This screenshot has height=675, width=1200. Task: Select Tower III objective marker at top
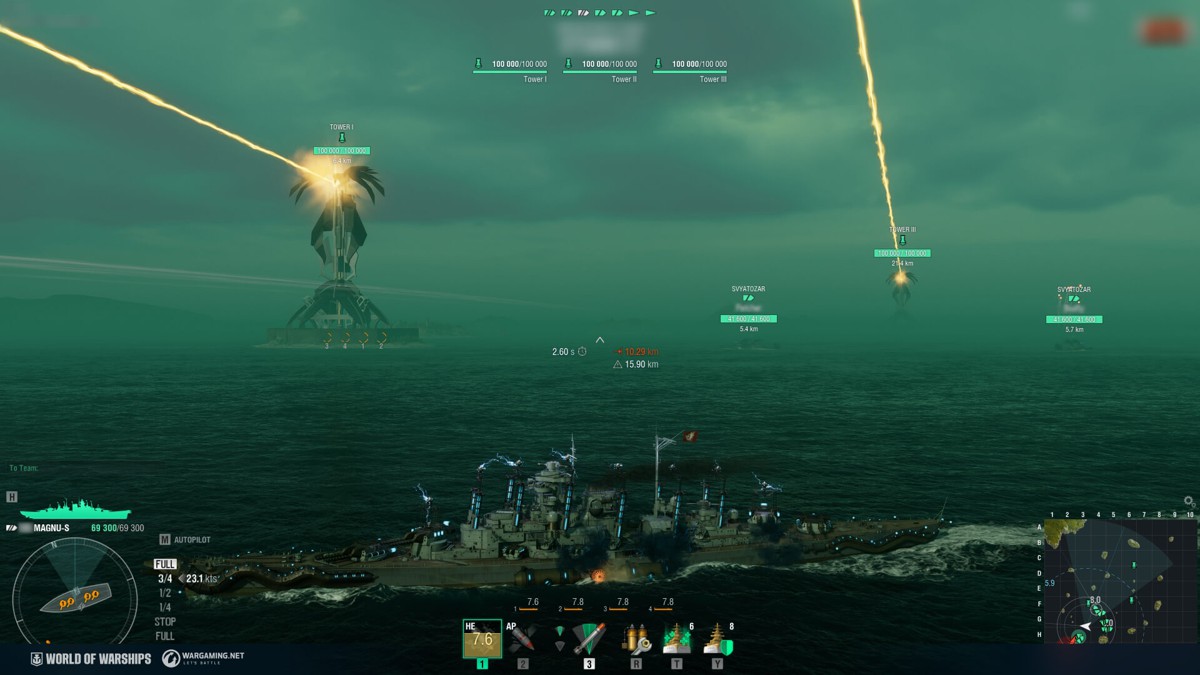(690, 66)
